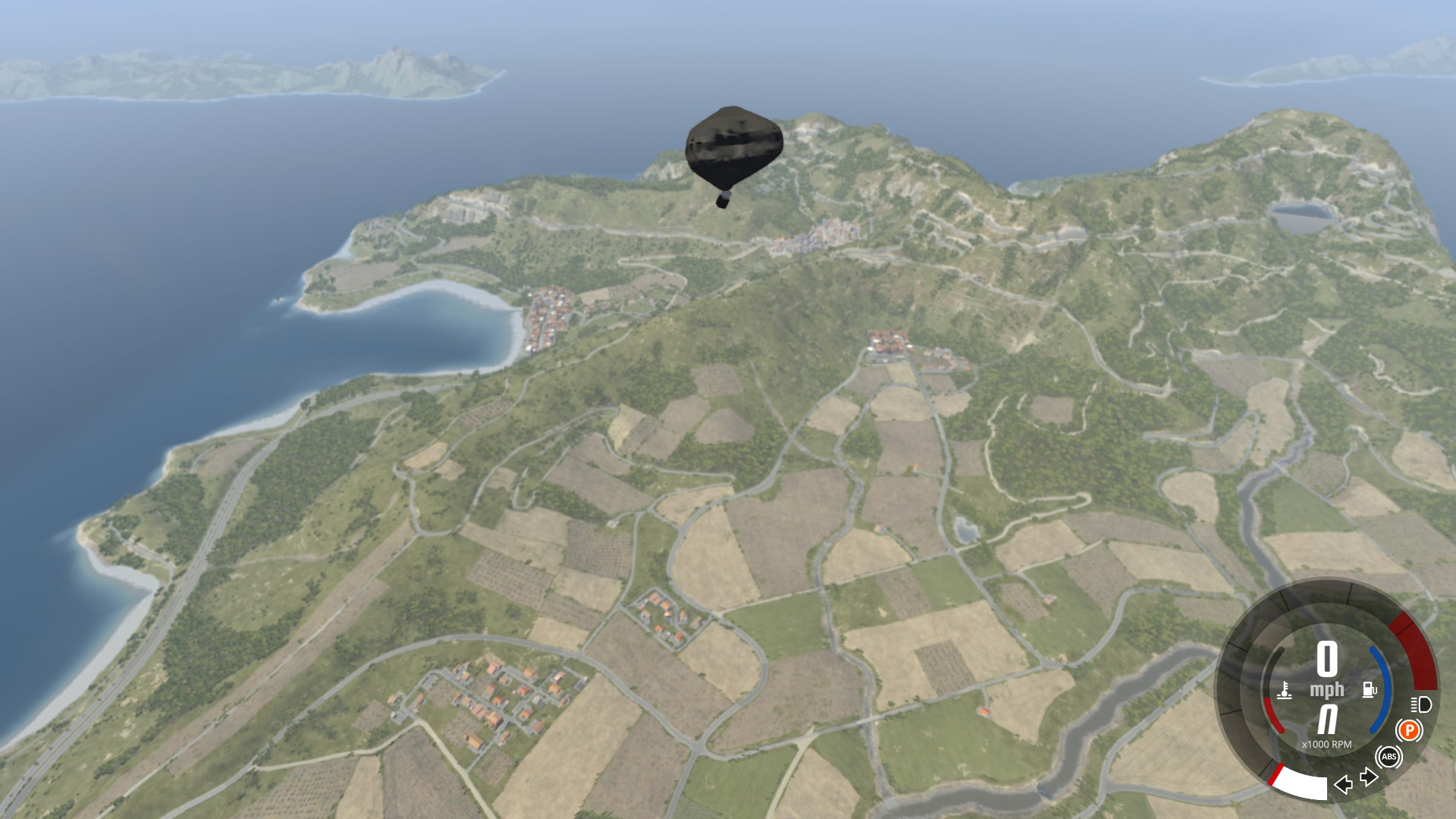Click the orange parking brake indicator
Viewport: 1456px width, 819px height.
[x=1409, y=731]
